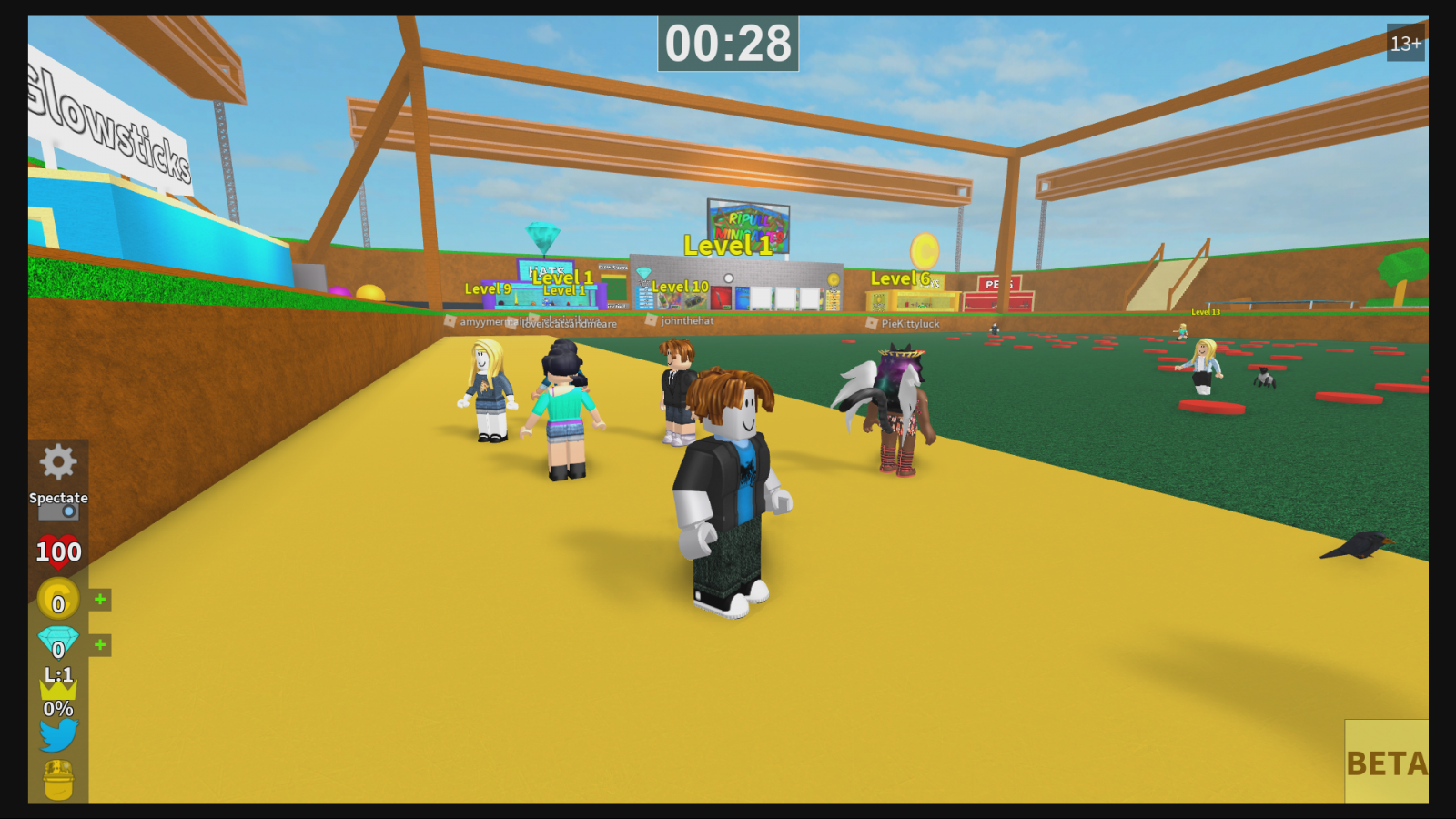Click PieKittyluck's player nametag

point(909,323)
